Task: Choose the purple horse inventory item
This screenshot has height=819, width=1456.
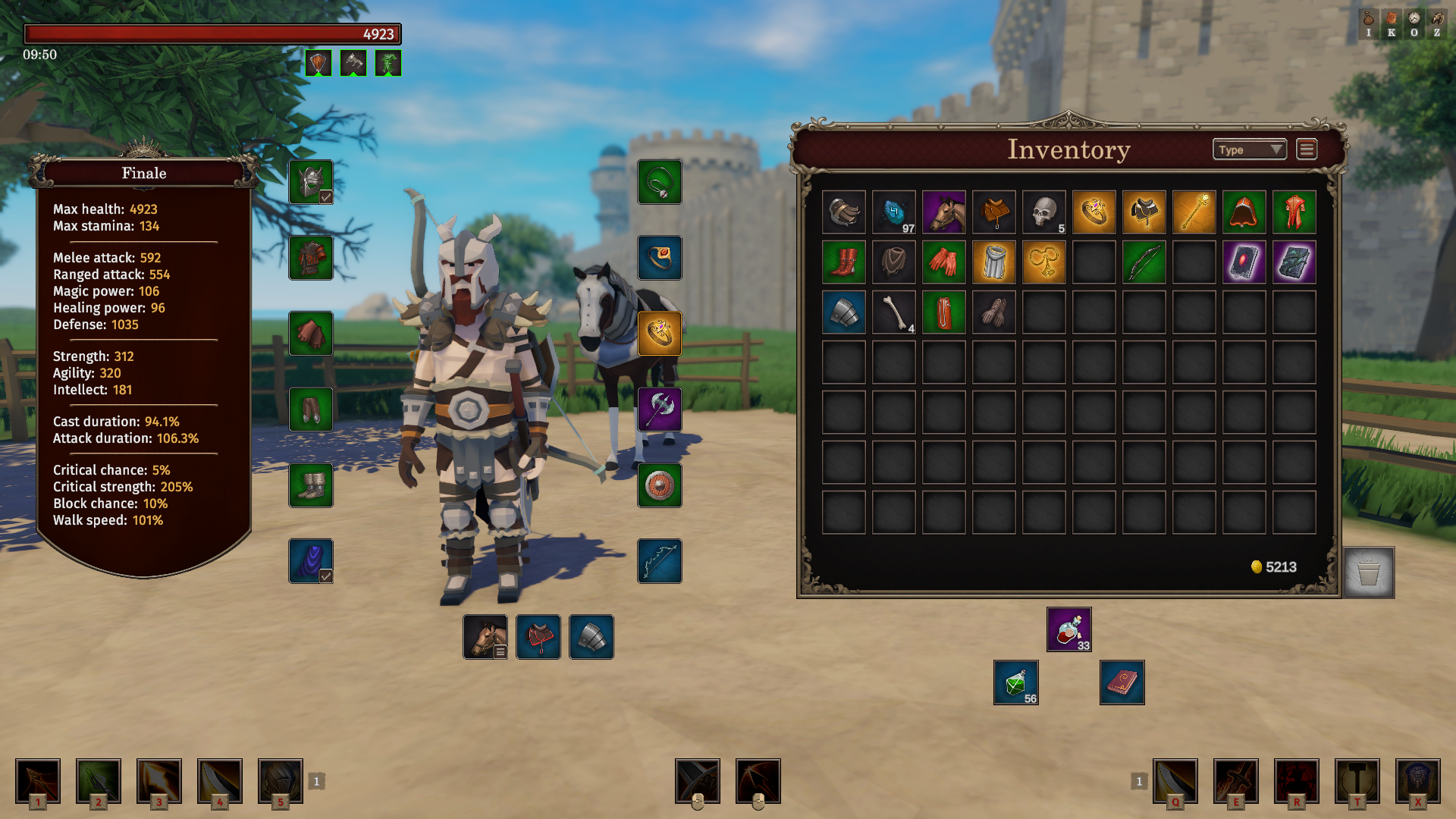Action: (944, 212)
